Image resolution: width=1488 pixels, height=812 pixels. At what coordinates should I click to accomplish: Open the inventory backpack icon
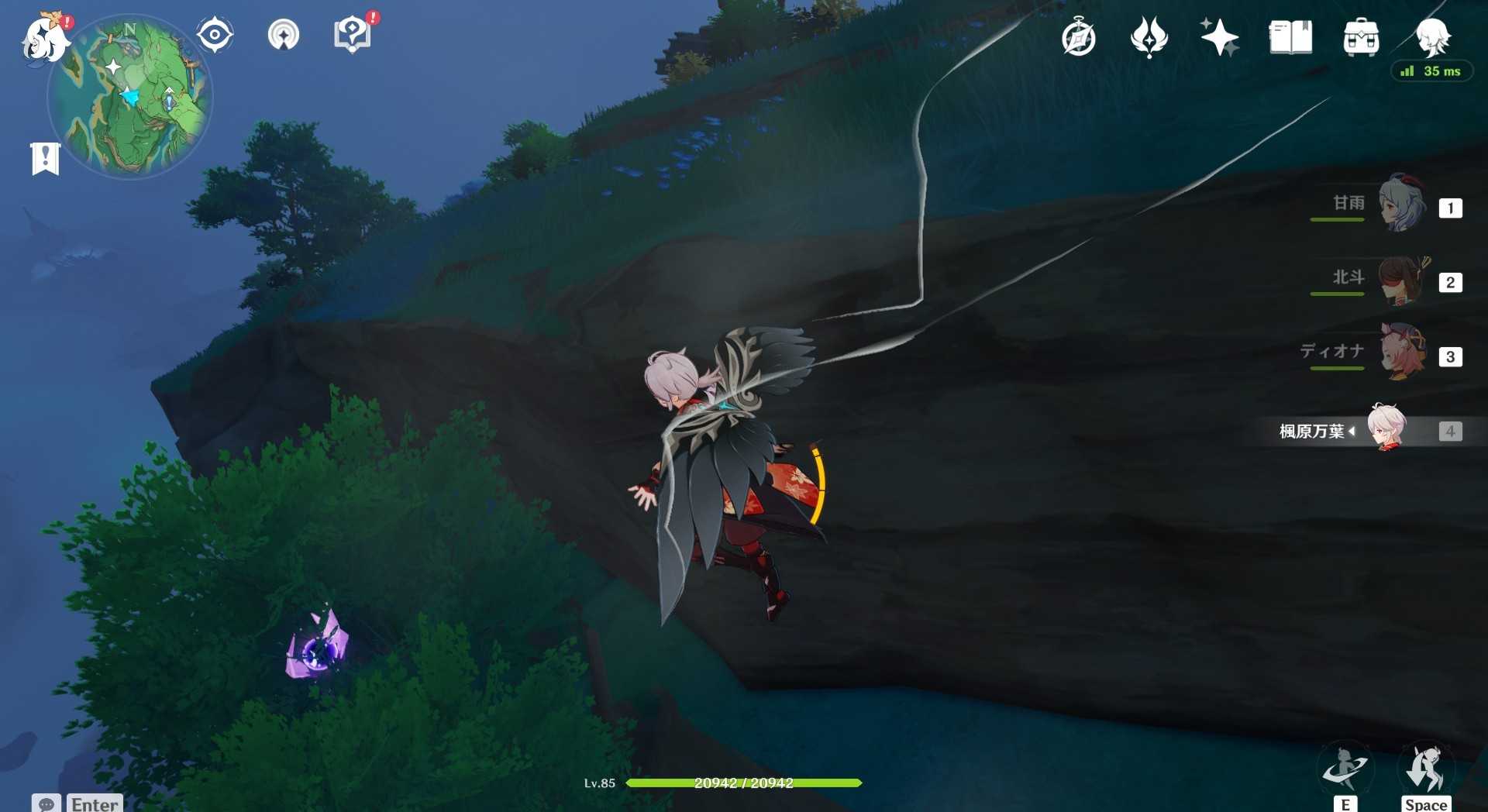pyautogui.click(x=1361, y=37)
